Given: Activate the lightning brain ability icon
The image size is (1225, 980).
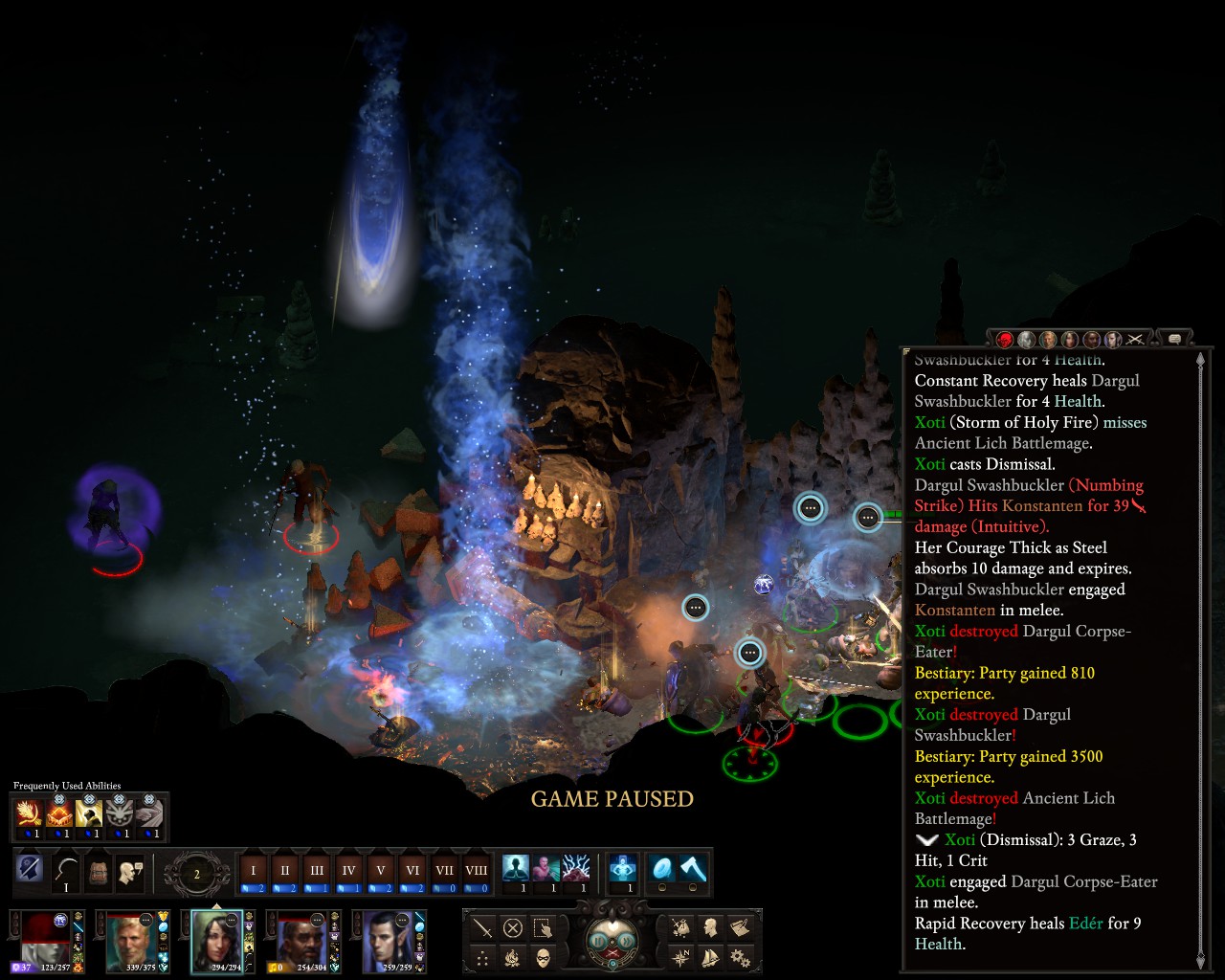Looking at the screenshot, I should [576, 868].
